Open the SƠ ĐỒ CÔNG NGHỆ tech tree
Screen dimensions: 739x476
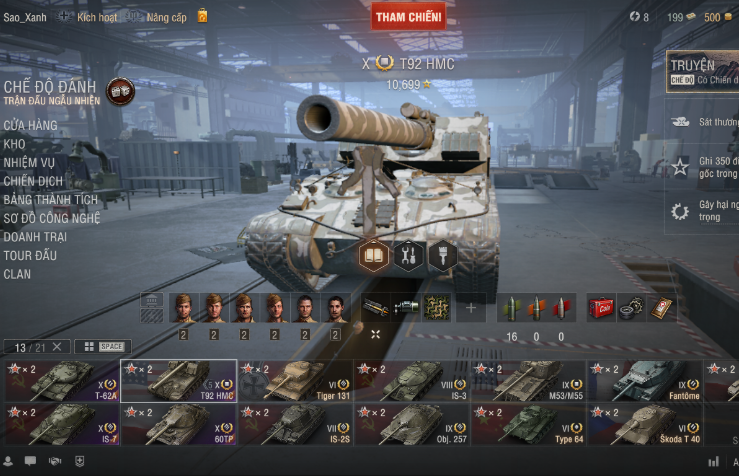(x=52, y=218)
